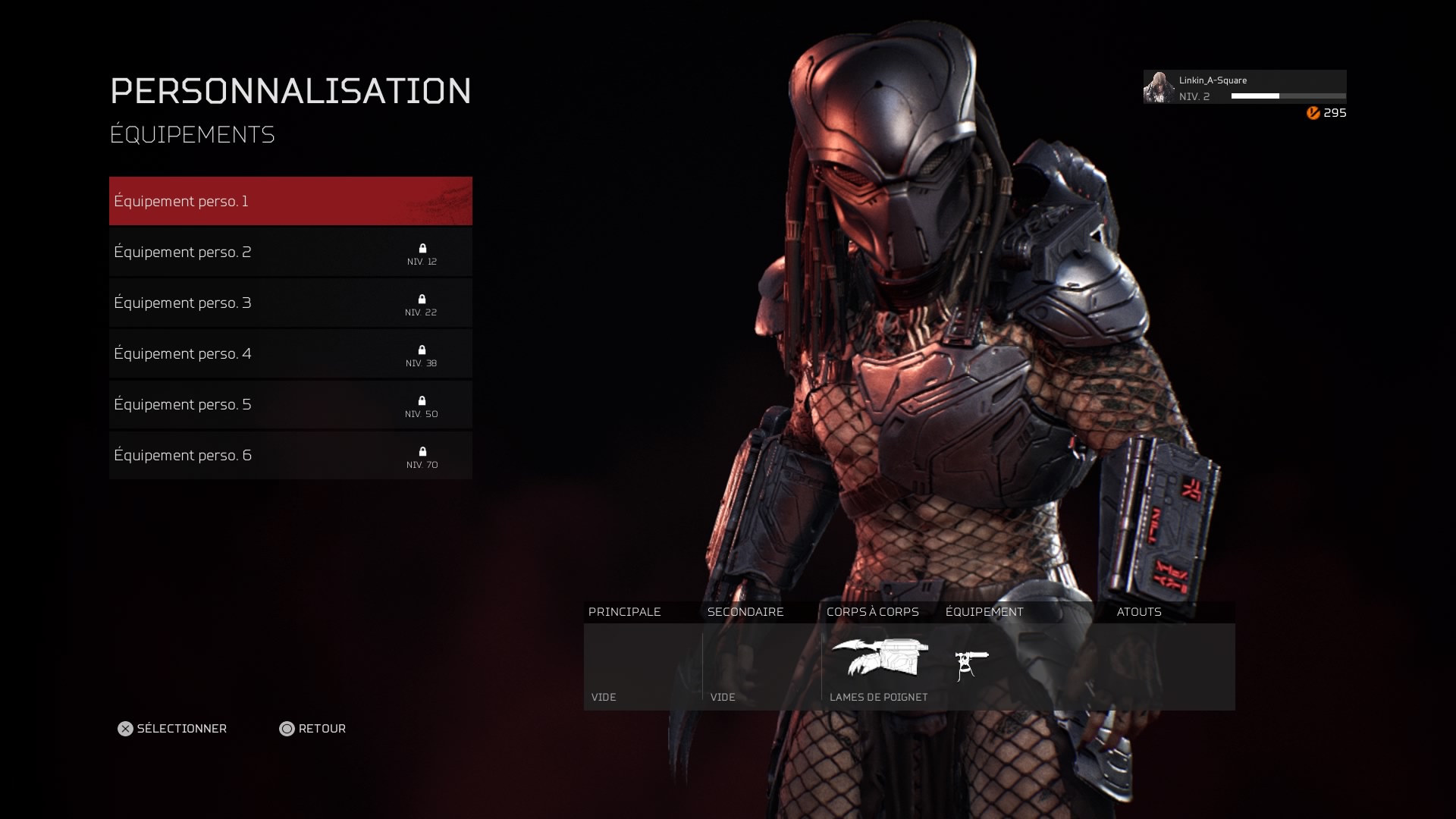Open the Lames de poignet melee slot
Image resolution: width=1456 pixels, height=819 pixels.
(x=880, y=666)
